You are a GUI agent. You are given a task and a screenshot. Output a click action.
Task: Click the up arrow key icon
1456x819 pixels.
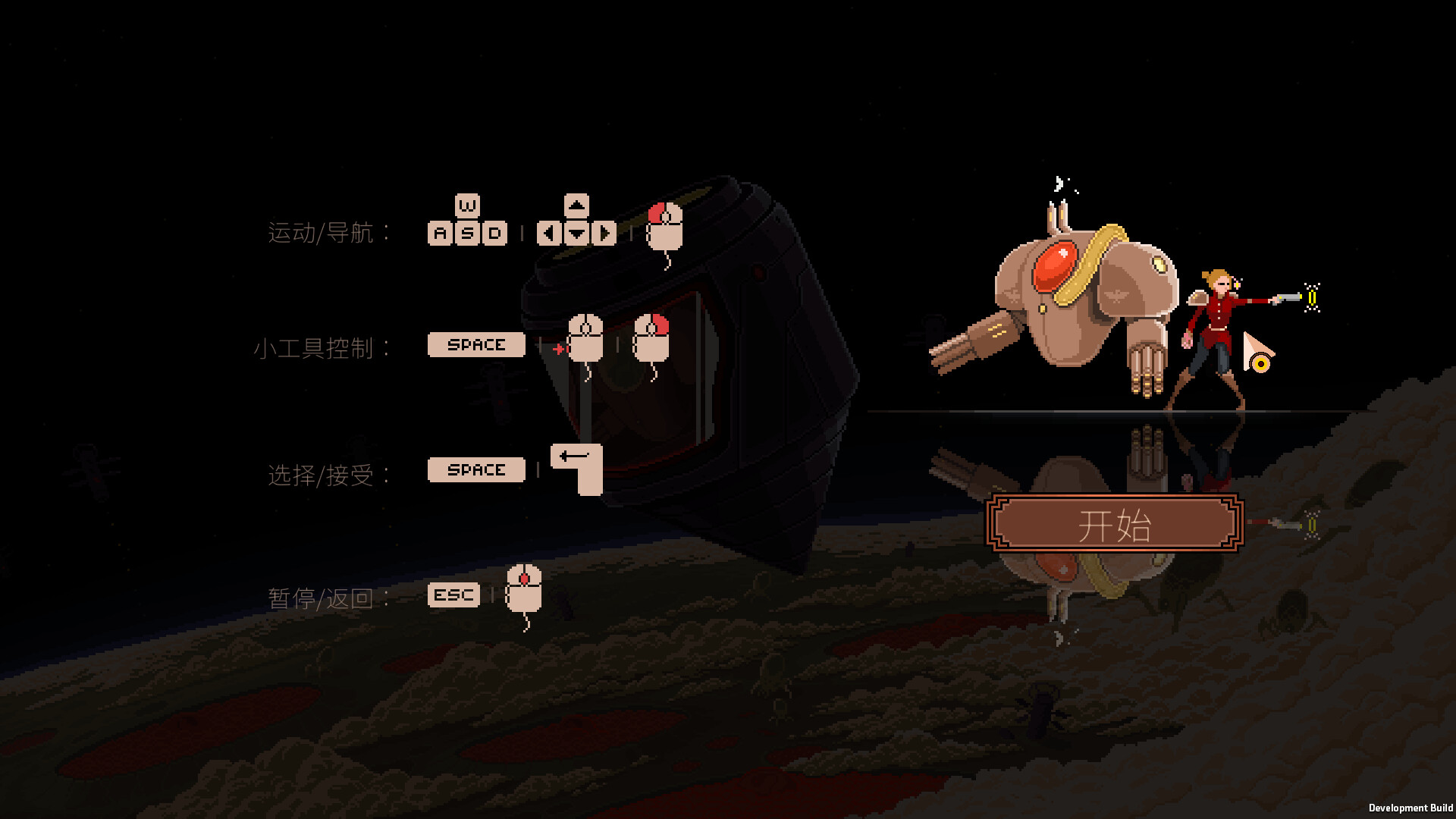tap(576, 205)
